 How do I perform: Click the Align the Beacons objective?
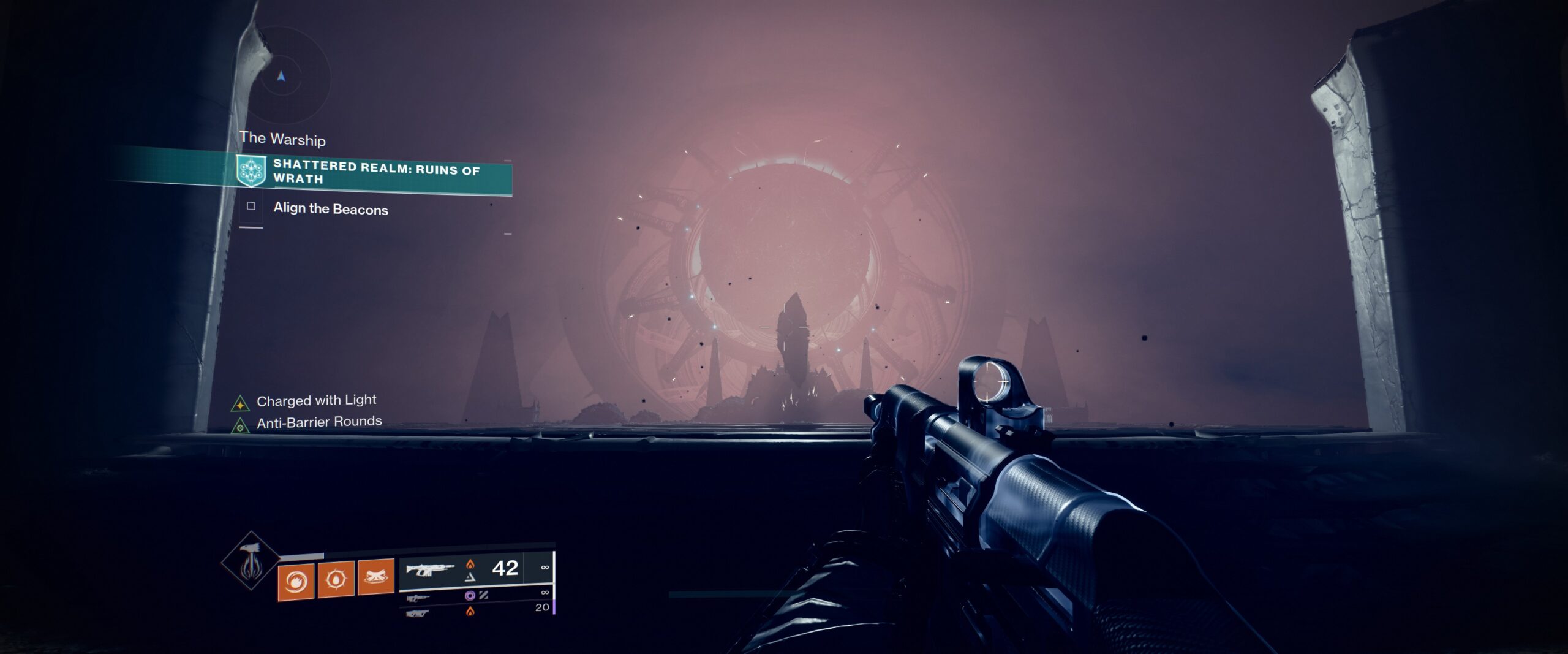coord(330,209)
